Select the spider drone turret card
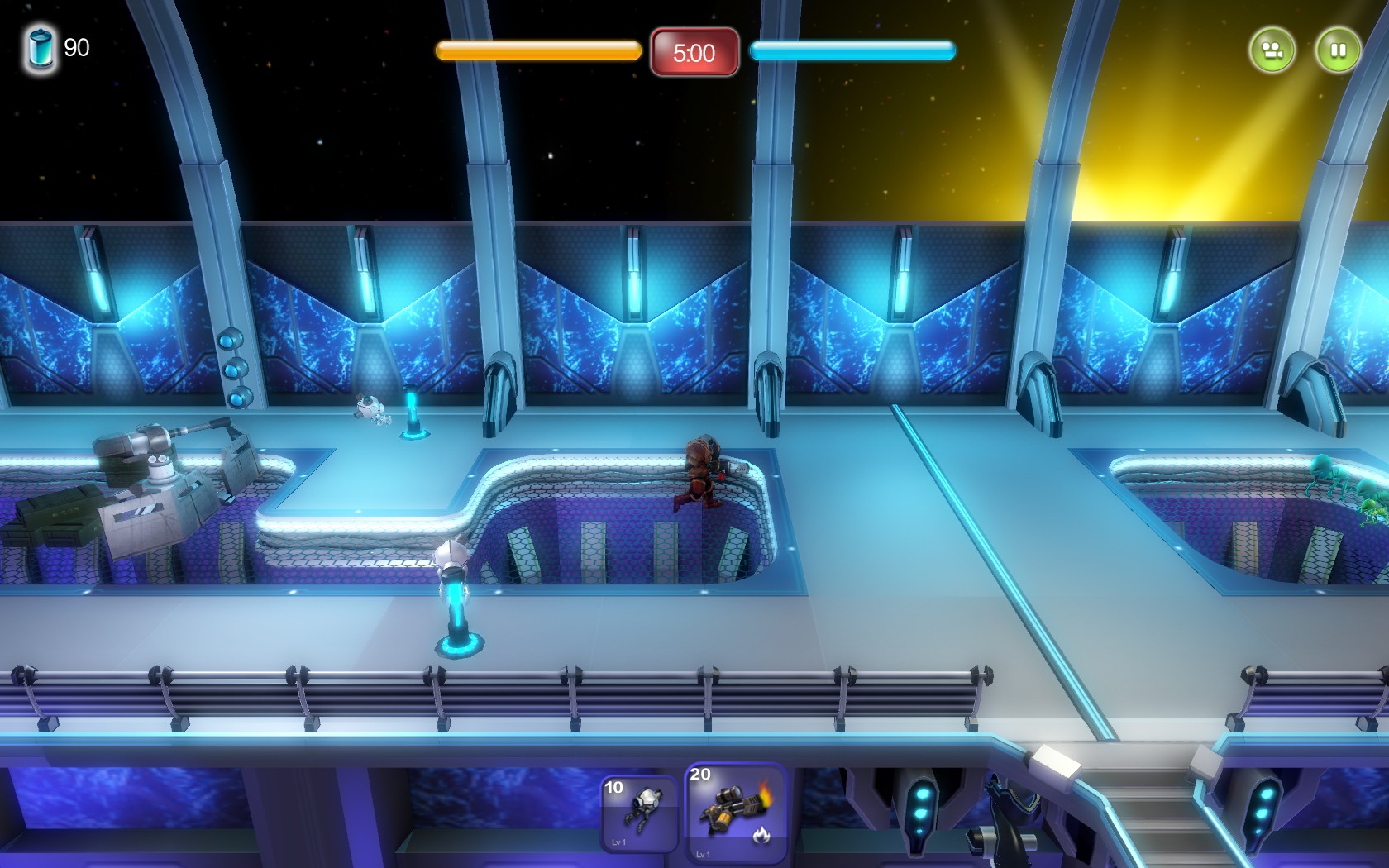This screenshot has width=1389, height=868. [x=637, y=814]
